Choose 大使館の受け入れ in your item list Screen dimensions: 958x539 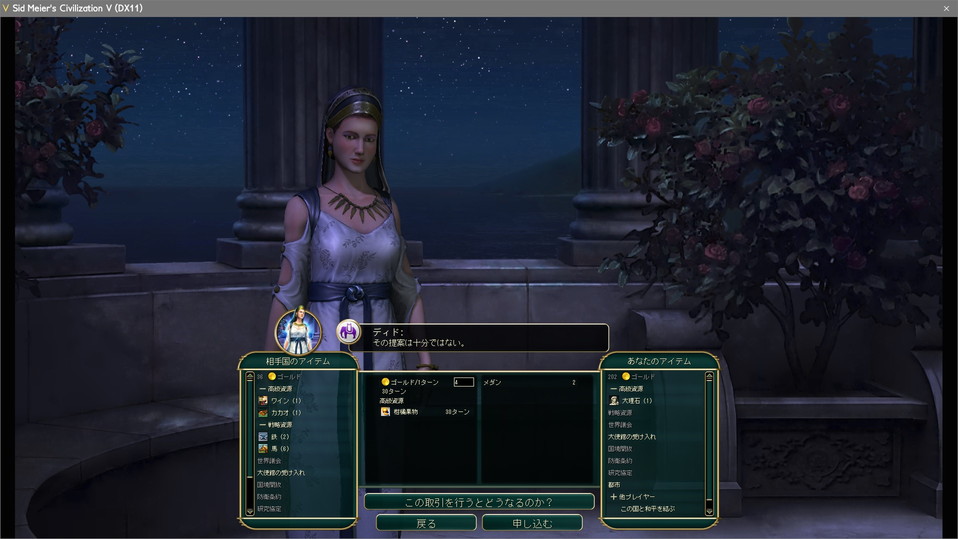coord(632,437)
